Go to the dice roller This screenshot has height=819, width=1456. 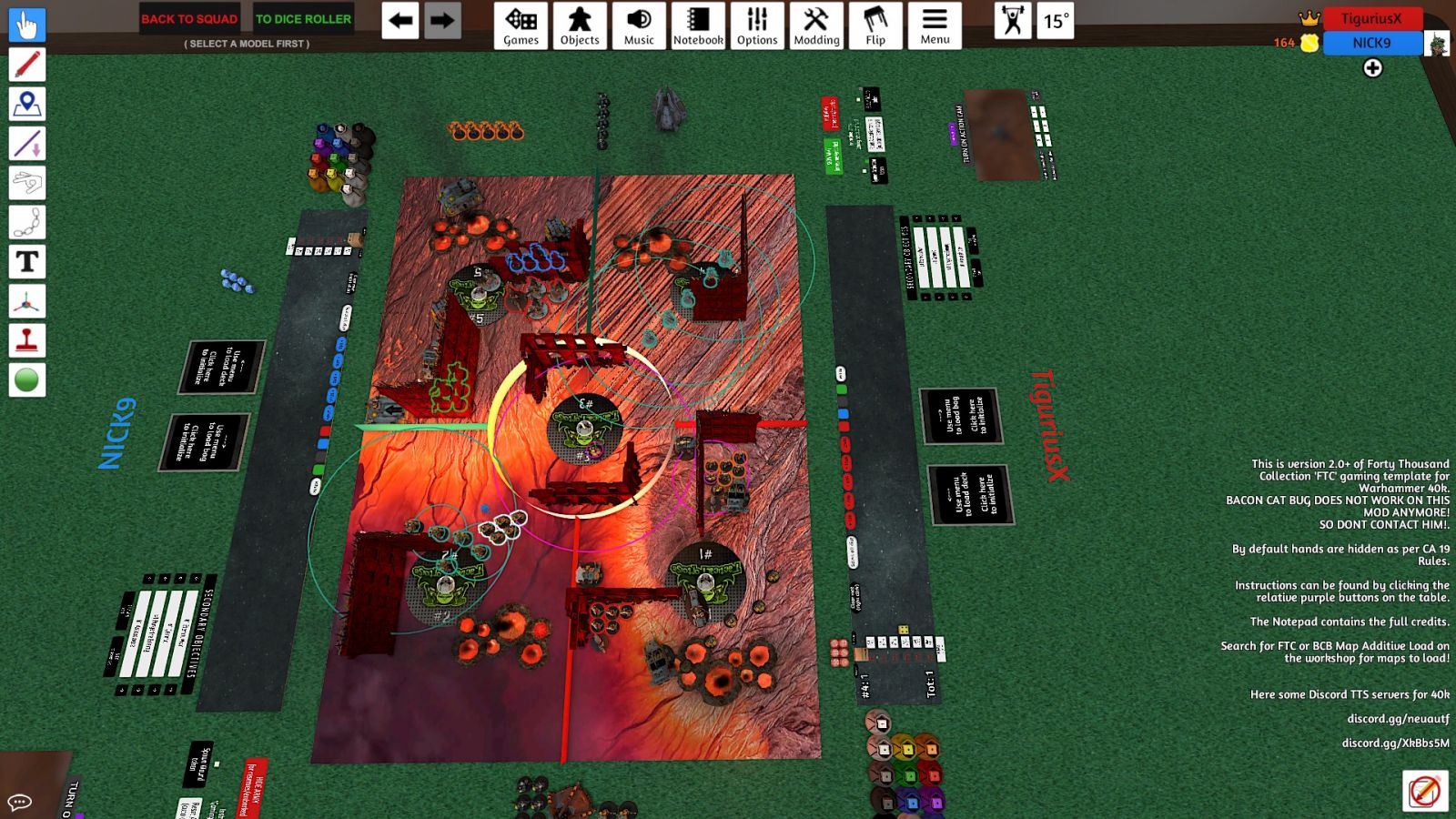coord(303,19)
